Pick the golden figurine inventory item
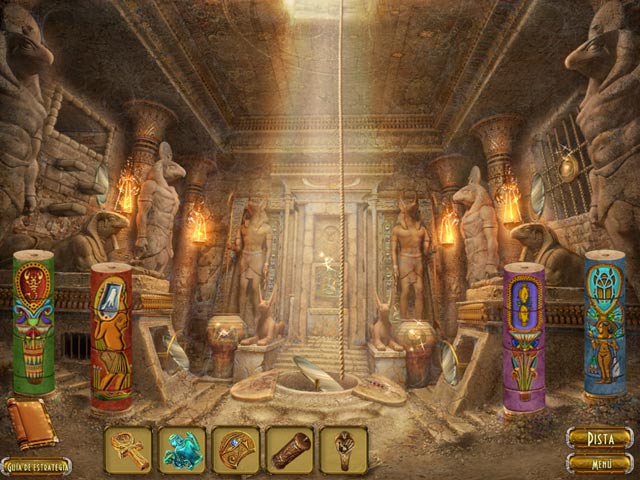 click(344, 450)
